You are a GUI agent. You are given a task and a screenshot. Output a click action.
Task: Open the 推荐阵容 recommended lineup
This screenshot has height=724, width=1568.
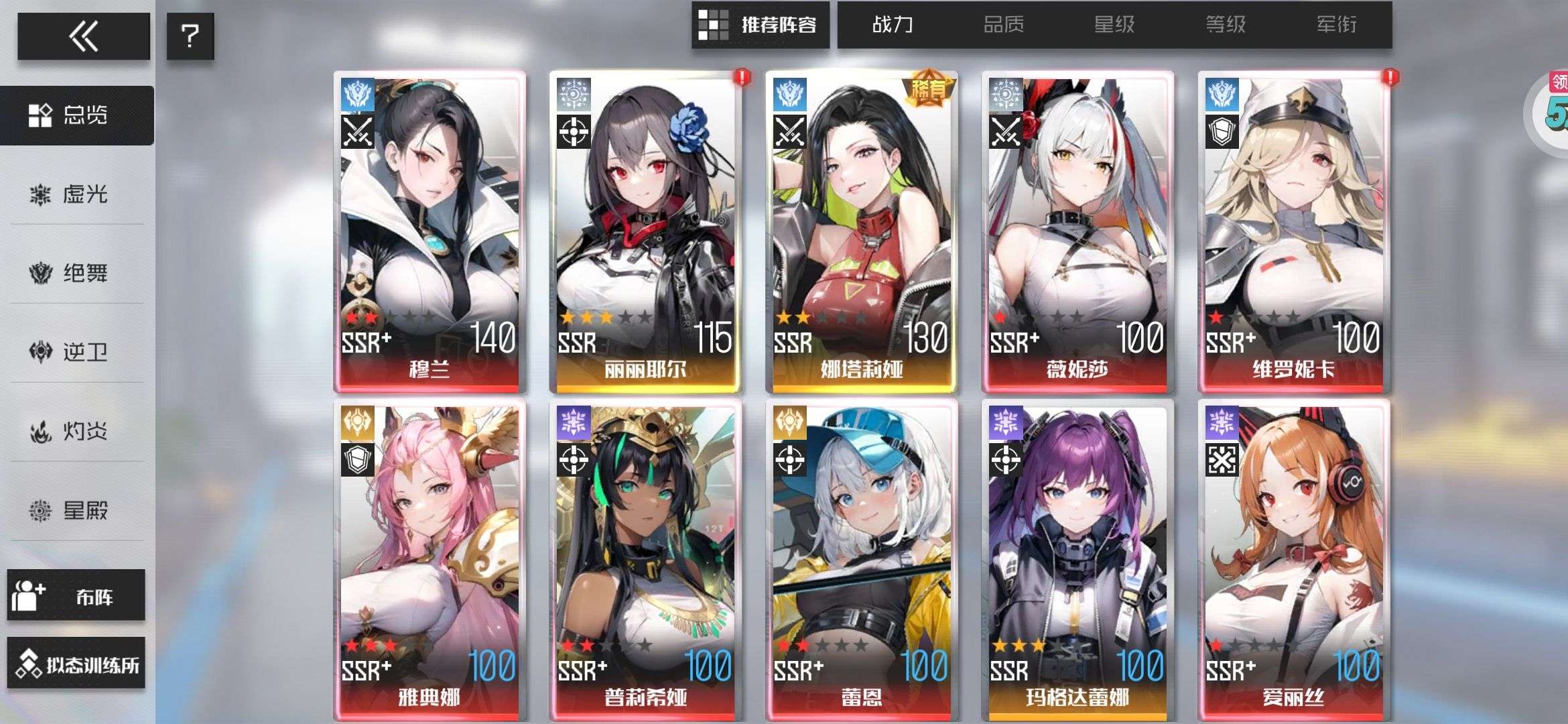click(761, 25)
